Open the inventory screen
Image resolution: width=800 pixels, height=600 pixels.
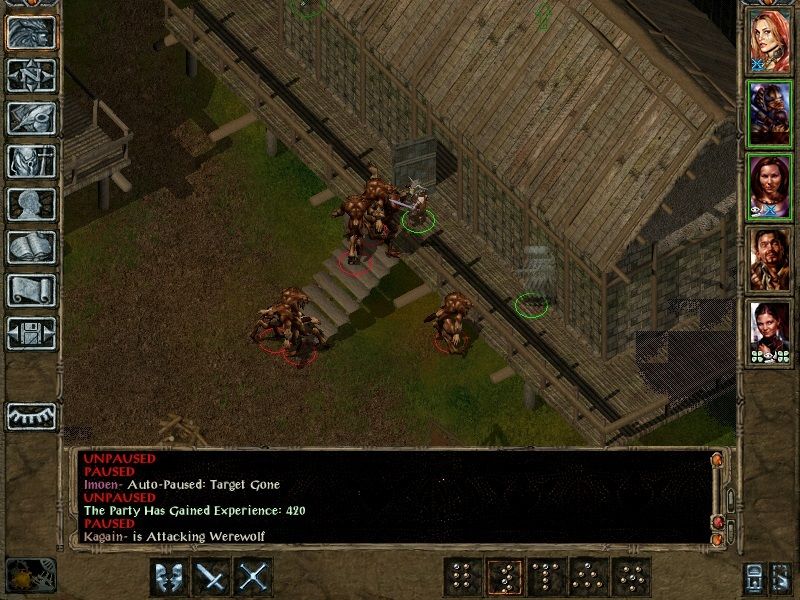click(x=32, y=161)
